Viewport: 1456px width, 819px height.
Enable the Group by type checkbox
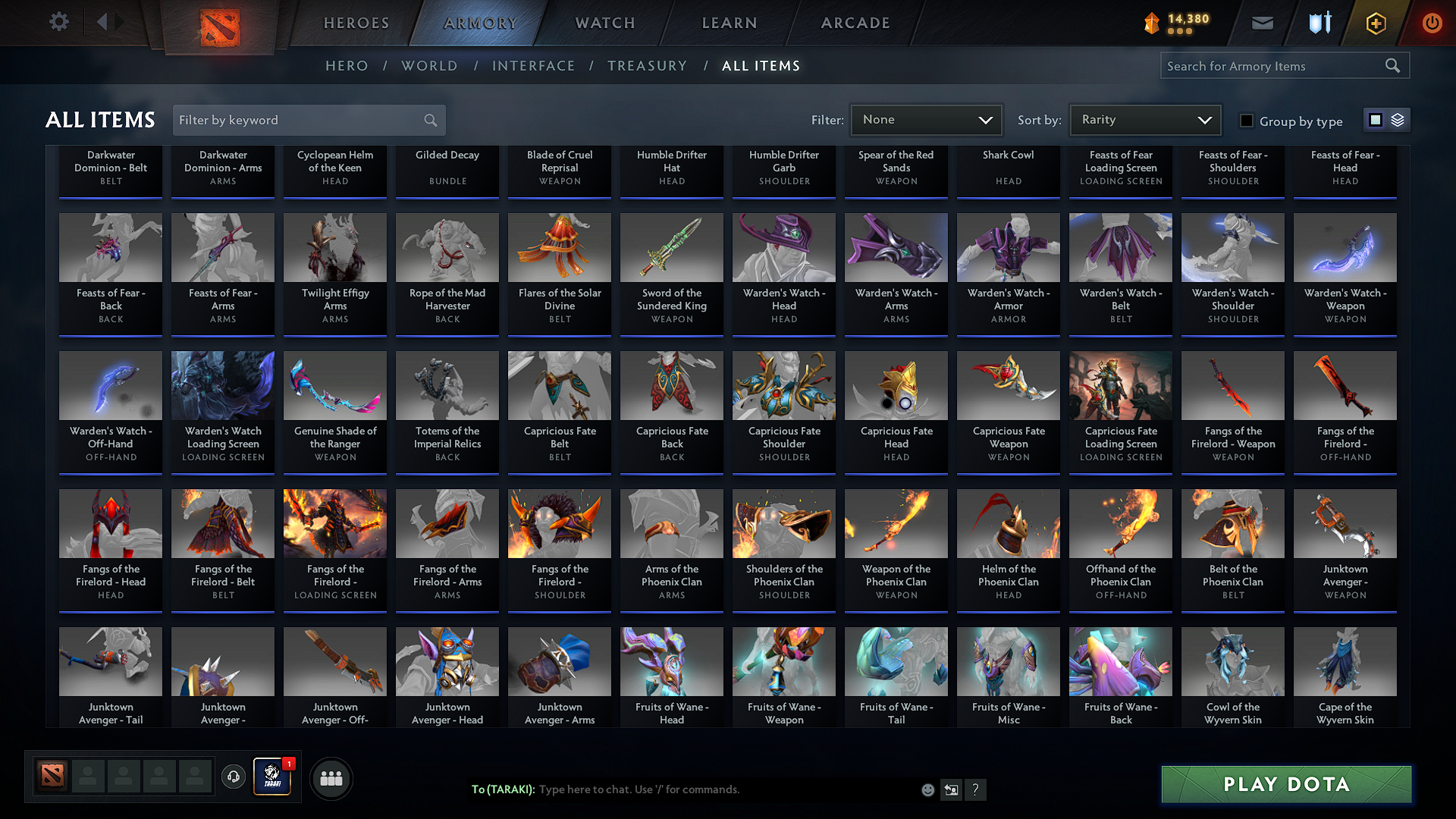[1247, 121]
